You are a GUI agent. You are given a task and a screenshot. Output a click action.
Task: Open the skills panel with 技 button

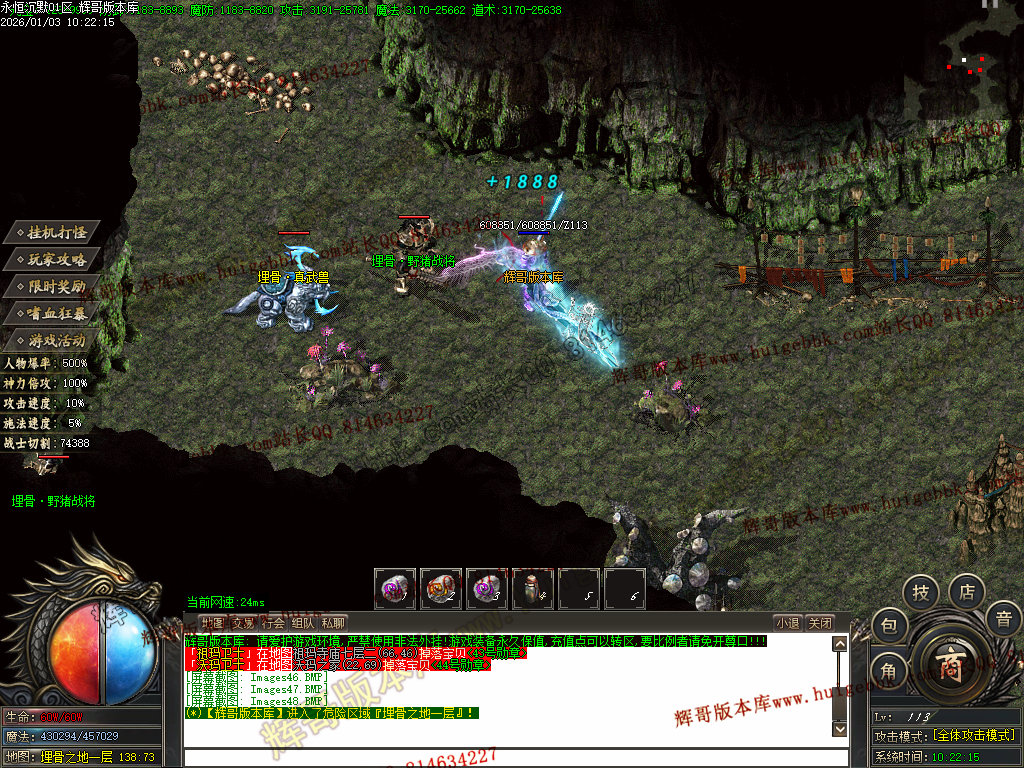click(921, 593)
